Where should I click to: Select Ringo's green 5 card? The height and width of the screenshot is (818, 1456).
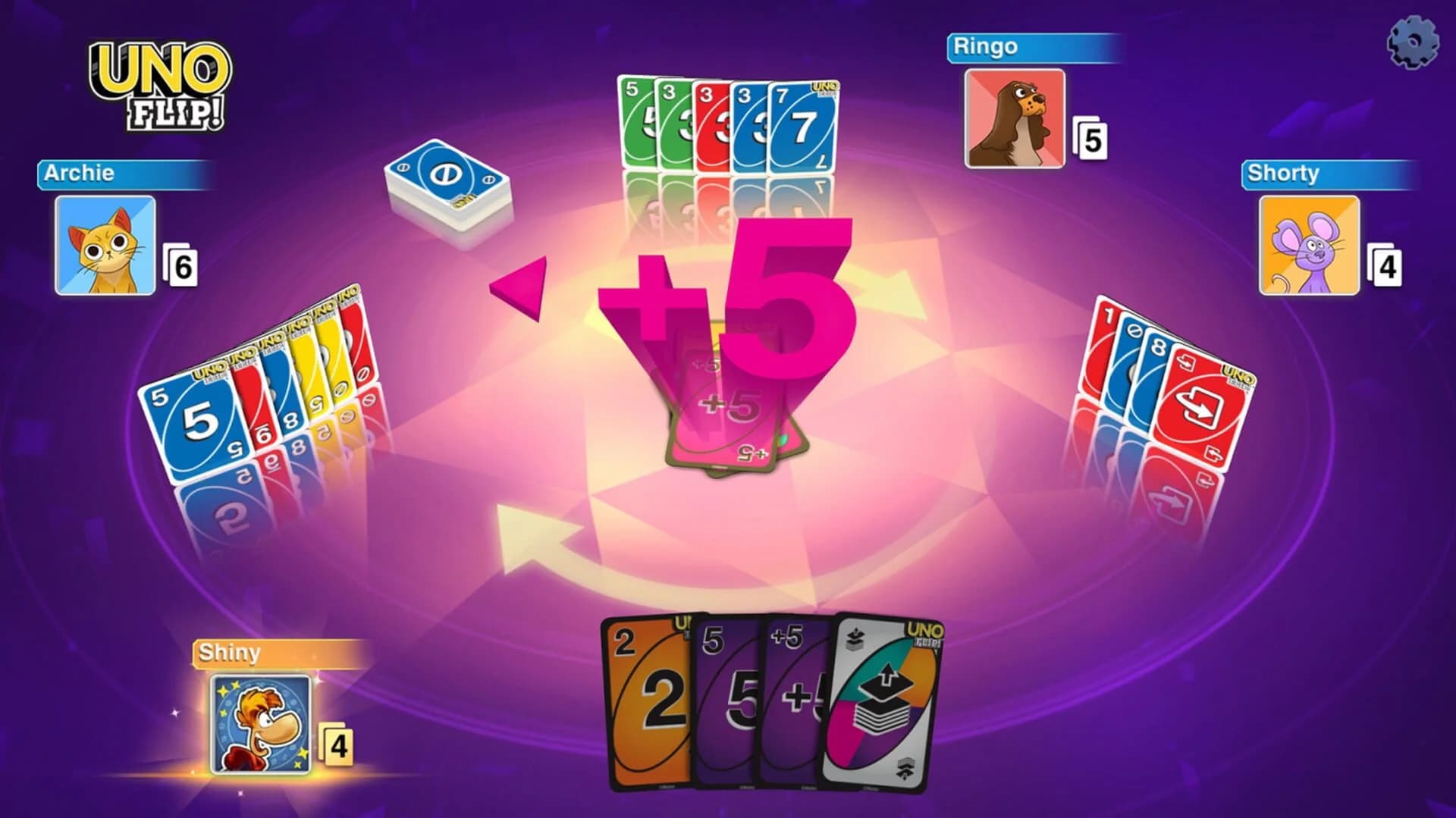[637, 121]
